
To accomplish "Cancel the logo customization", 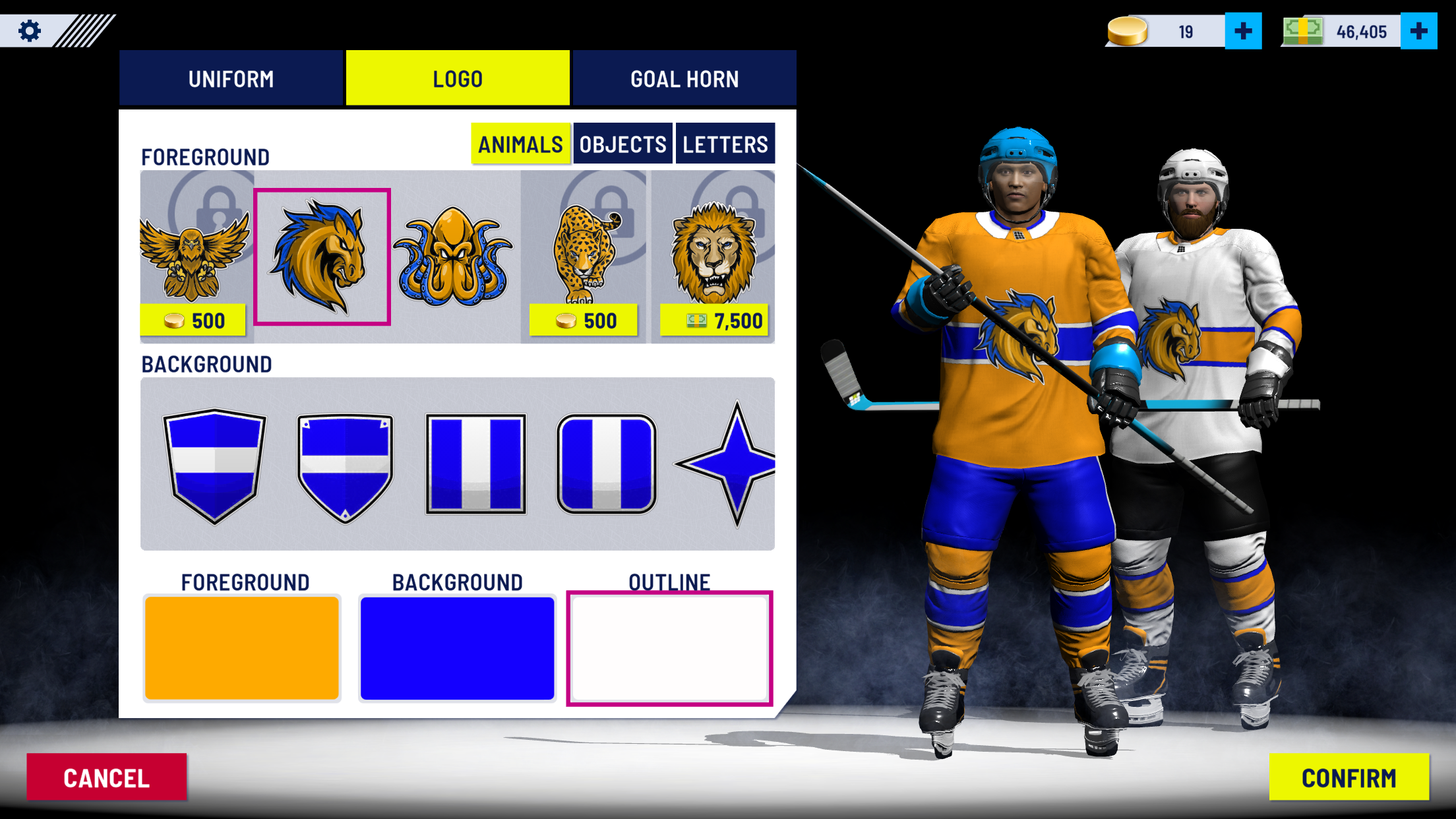I will click(107, 777).
